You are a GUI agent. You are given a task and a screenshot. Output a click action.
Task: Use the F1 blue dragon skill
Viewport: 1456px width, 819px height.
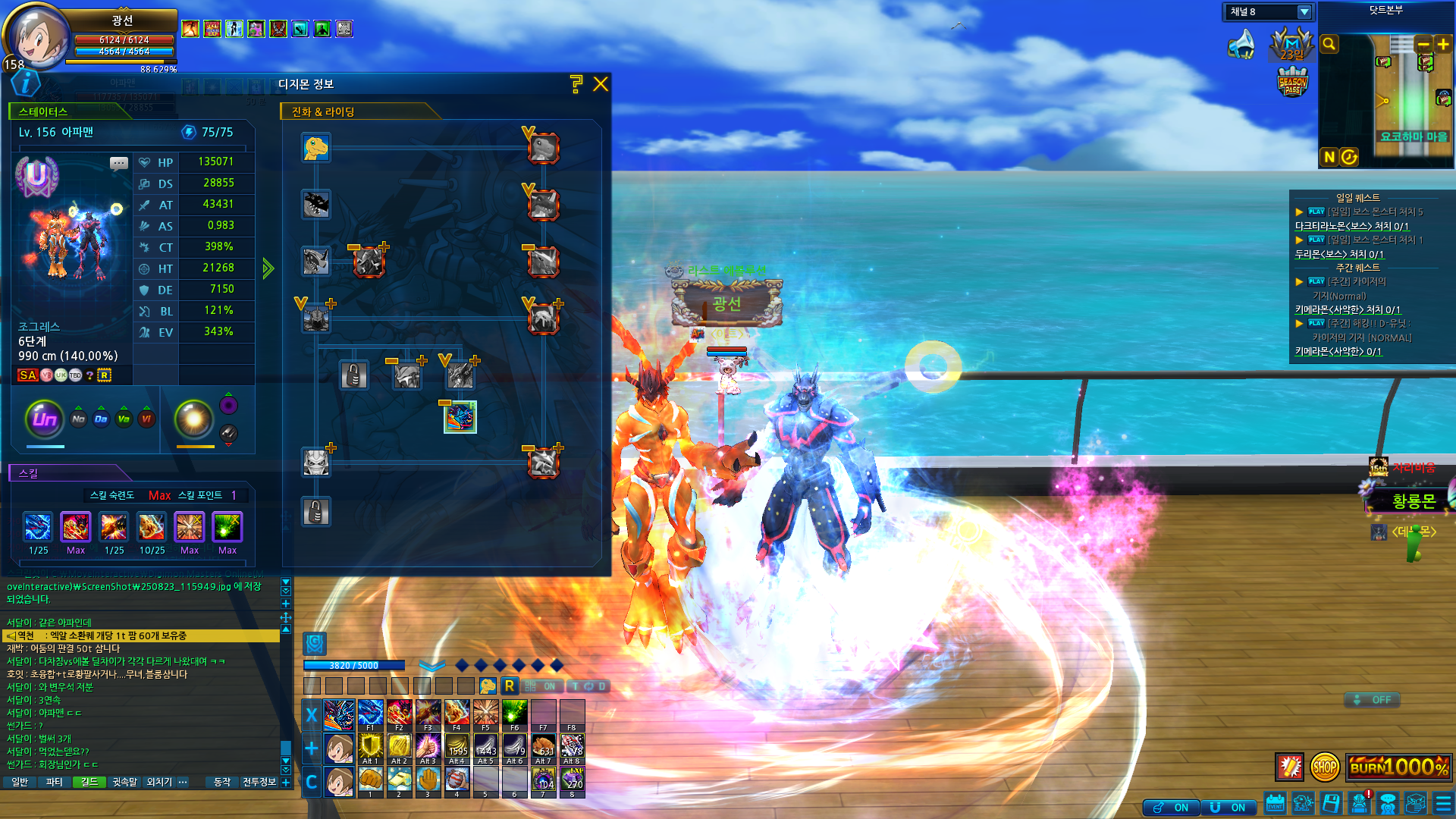pos(370,714)
